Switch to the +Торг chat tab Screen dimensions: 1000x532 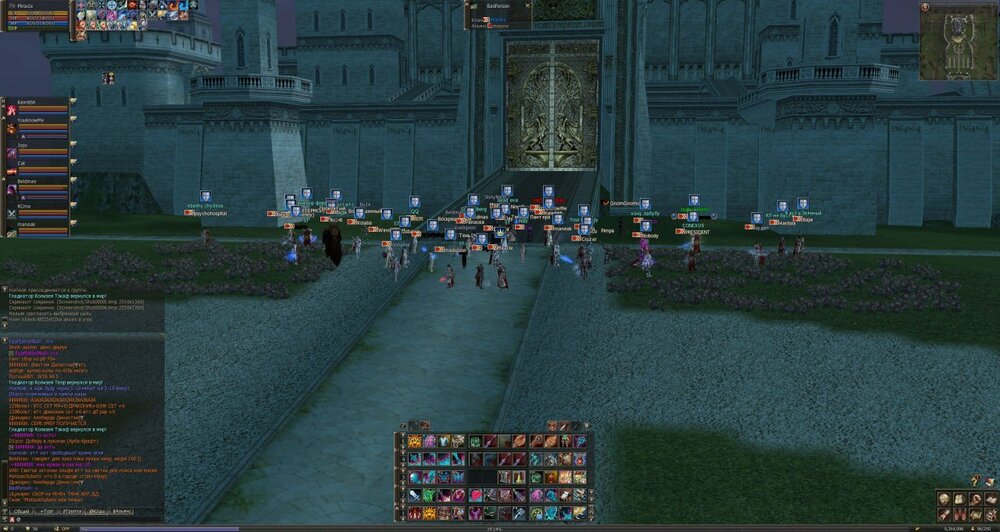point(46,510)
